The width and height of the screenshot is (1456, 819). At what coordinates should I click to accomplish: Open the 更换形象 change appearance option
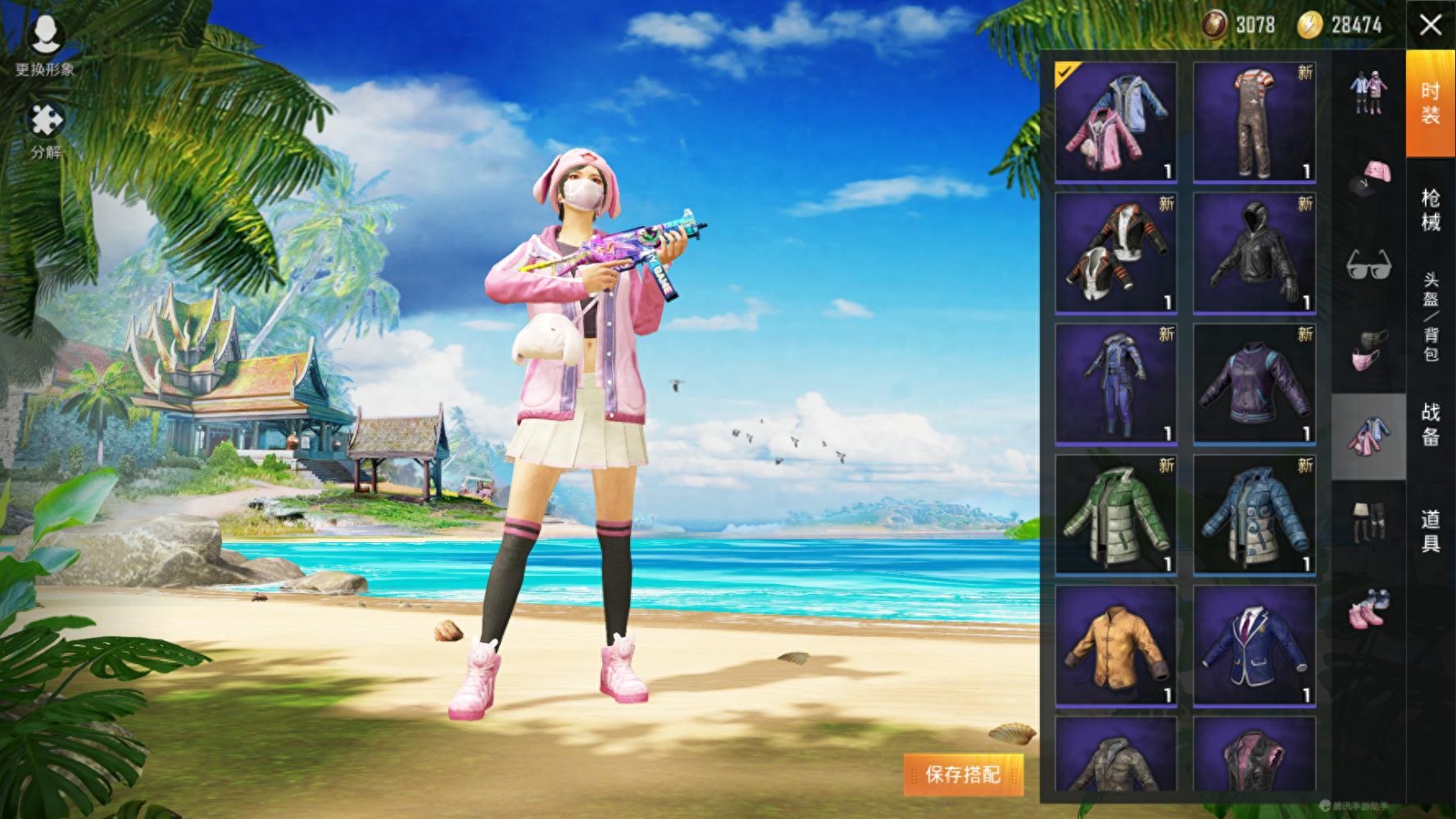point(45,45)
